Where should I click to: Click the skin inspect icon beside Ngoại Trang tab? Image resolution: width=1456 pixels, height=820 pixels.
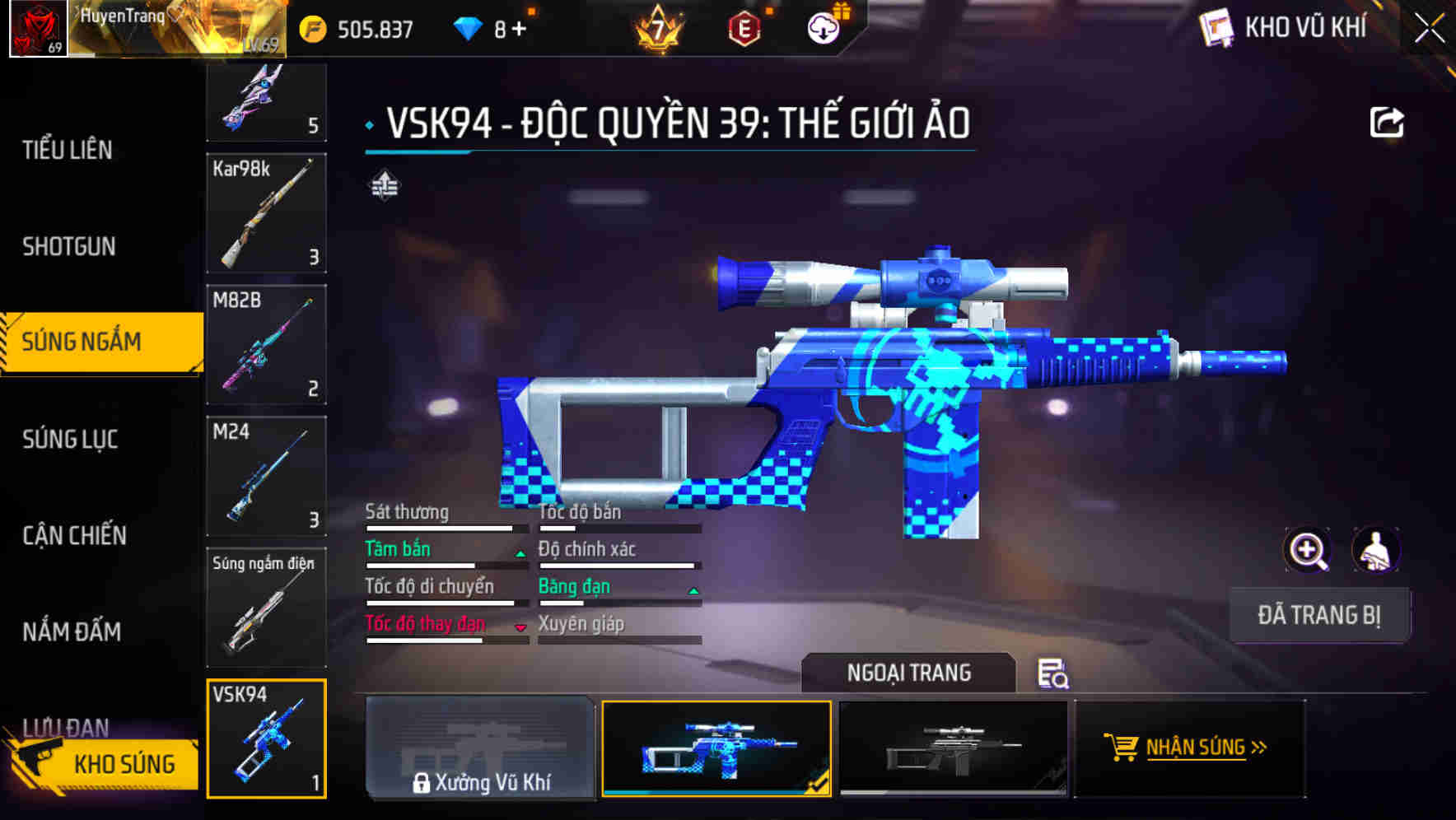coord(1054,673)
